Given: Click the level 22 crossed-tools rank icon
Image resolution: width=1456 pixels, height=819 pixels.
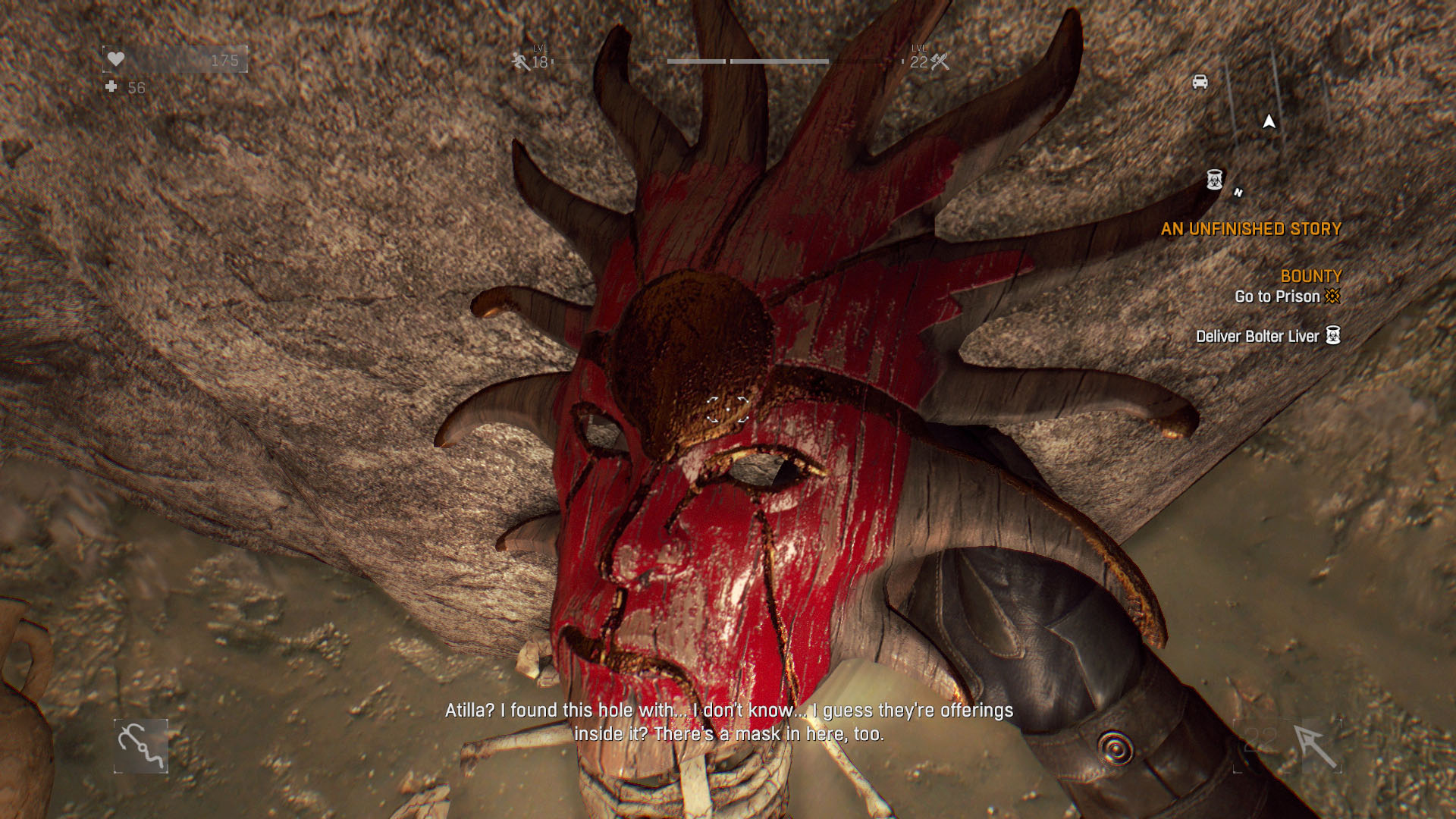Looking at the screenshot, I should 940,61.
